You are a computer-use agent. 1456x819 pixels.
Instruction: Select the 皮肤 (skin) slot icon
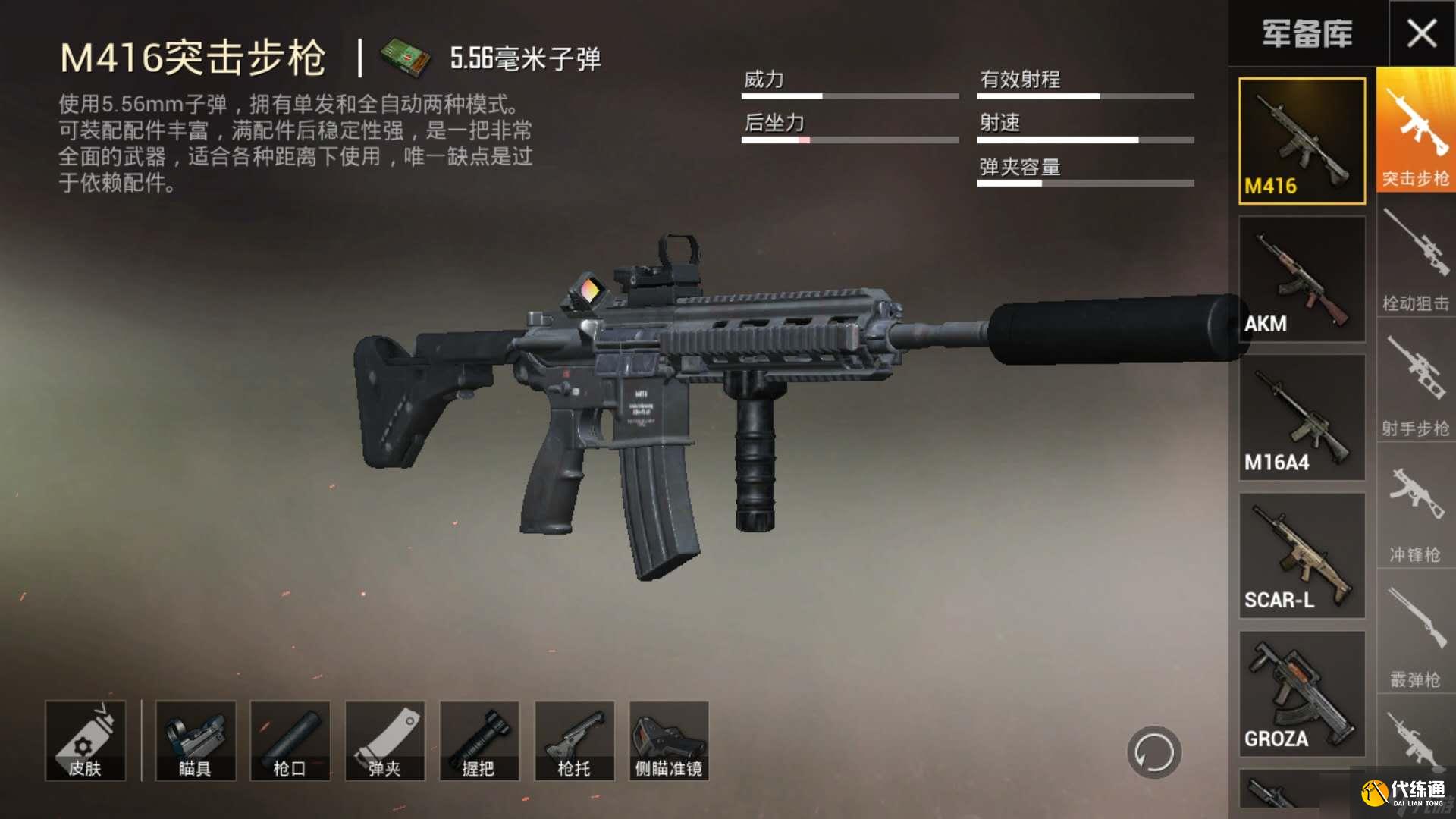tap(85, 741)
